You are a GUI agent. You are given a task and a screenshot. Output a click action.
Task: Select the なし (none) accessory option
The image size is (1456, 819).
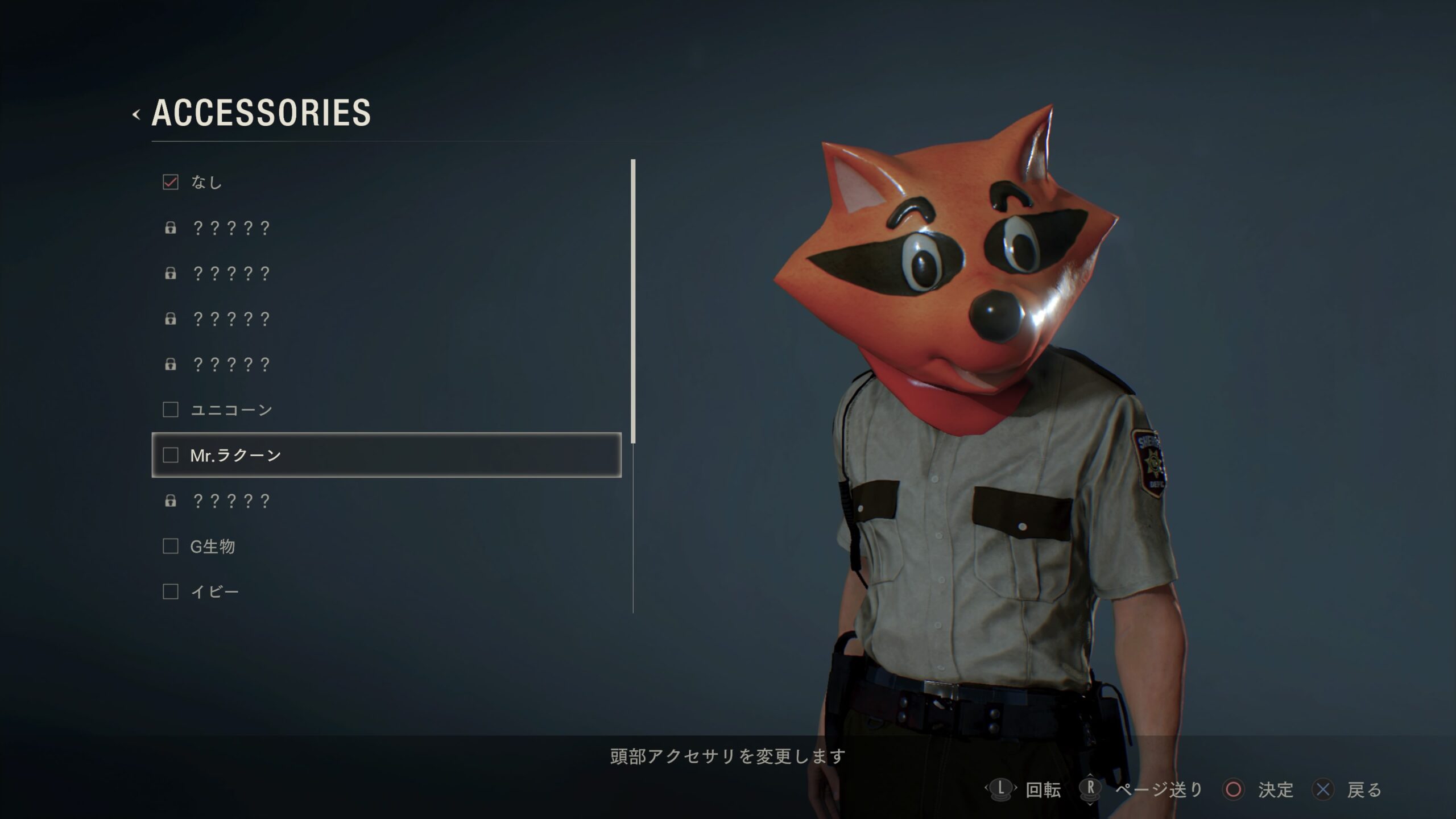click(x=206, y=182)
